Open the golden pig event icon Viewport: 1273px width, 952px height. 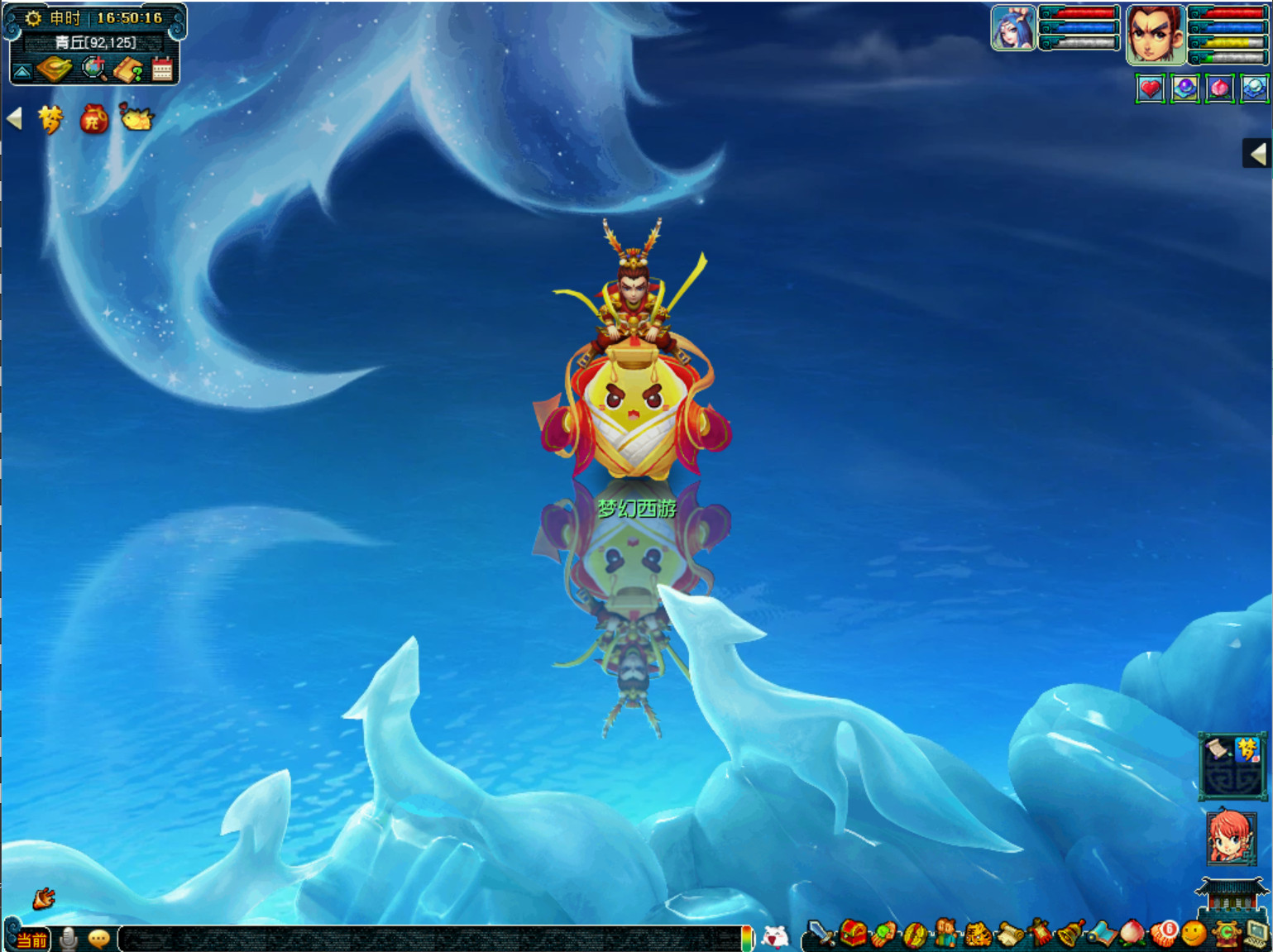tap(136, 118)
